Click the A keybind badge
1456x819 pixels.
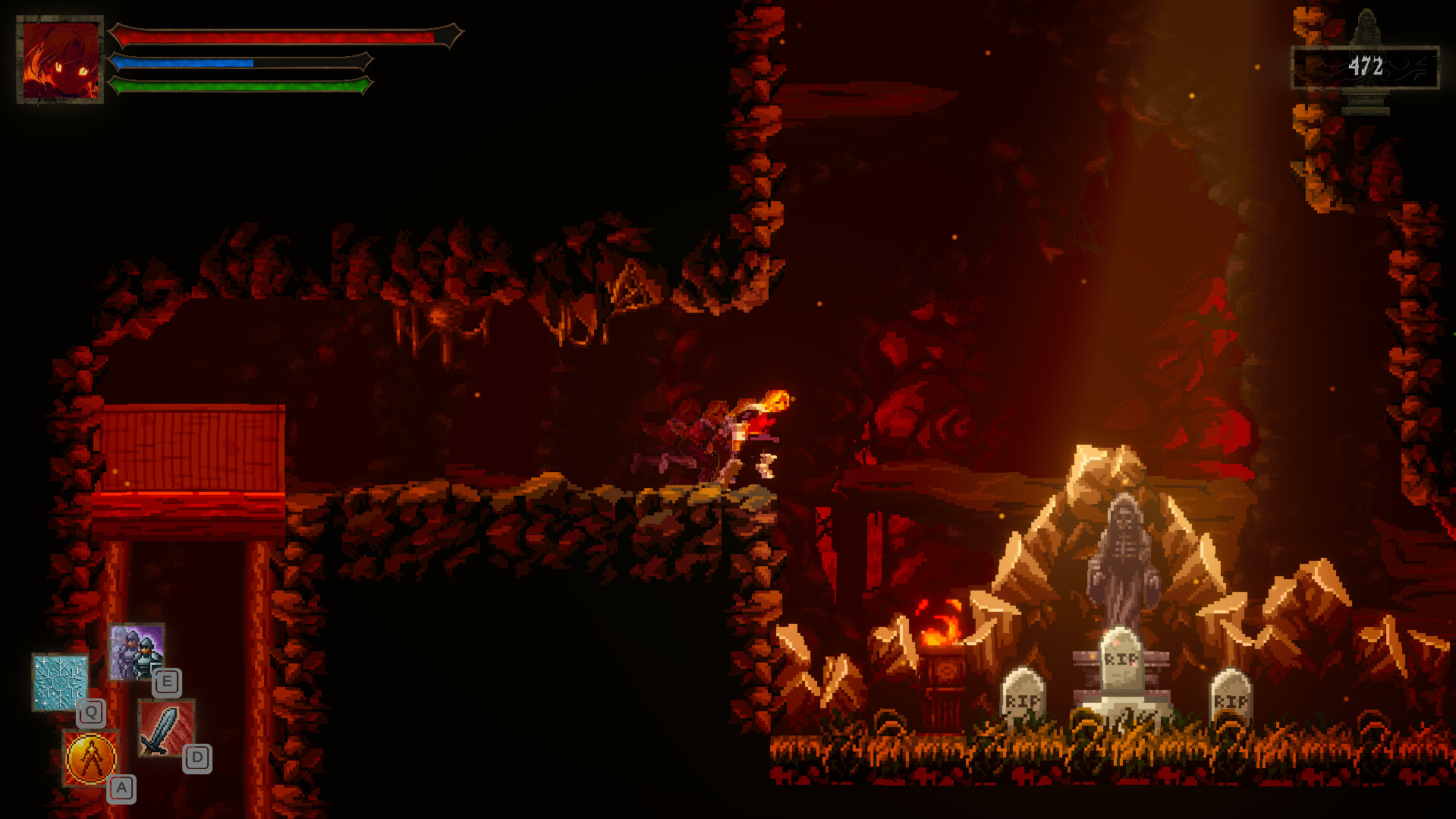[121, 787]
